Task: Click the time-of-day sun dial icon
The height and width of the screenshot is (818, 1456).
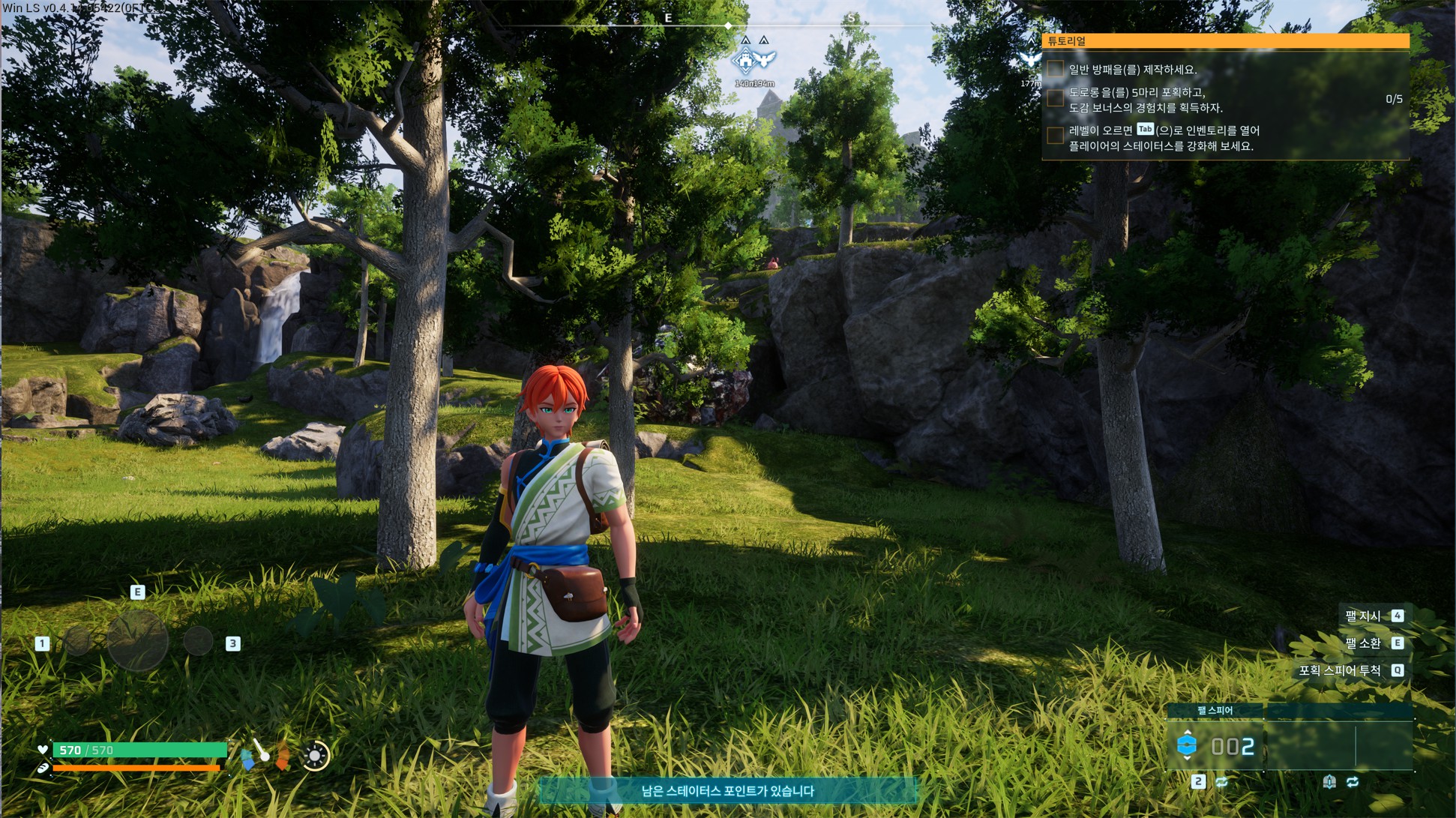Action: point(316,755)
